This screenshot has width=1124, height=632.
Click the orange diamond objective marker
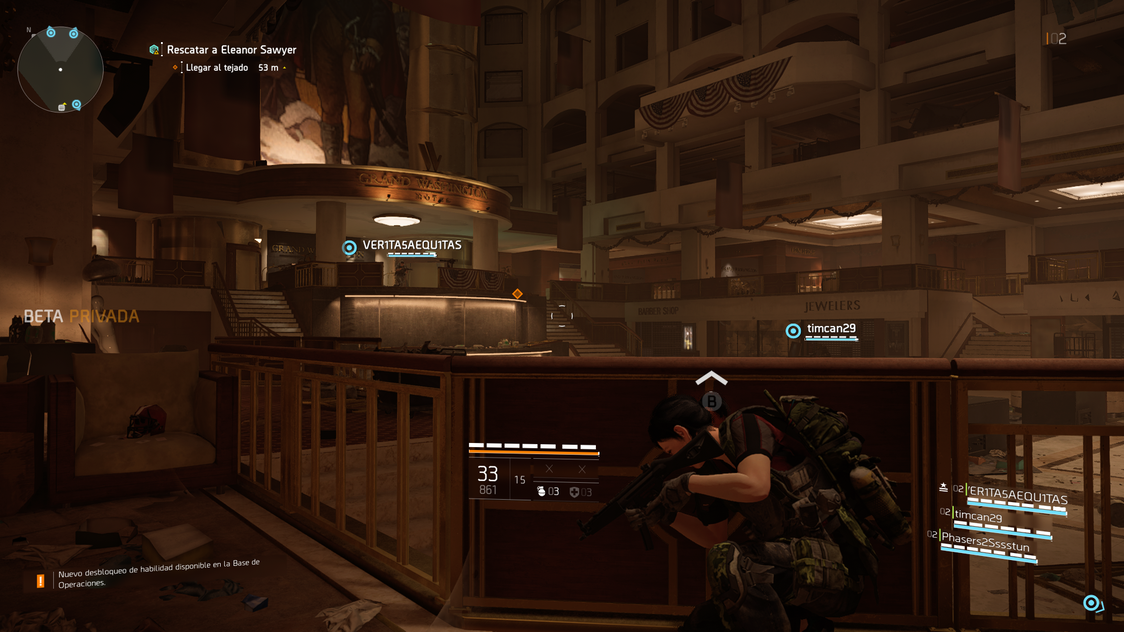click(x=517, y=294)
